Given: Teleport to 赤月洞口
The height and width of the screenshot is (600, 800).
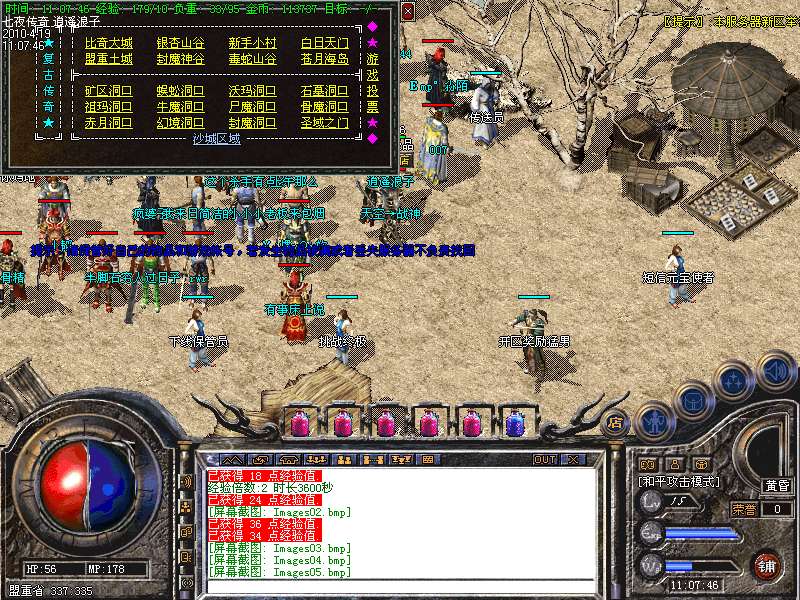Looking at the screenshot, I should click(x=108, y=123).
